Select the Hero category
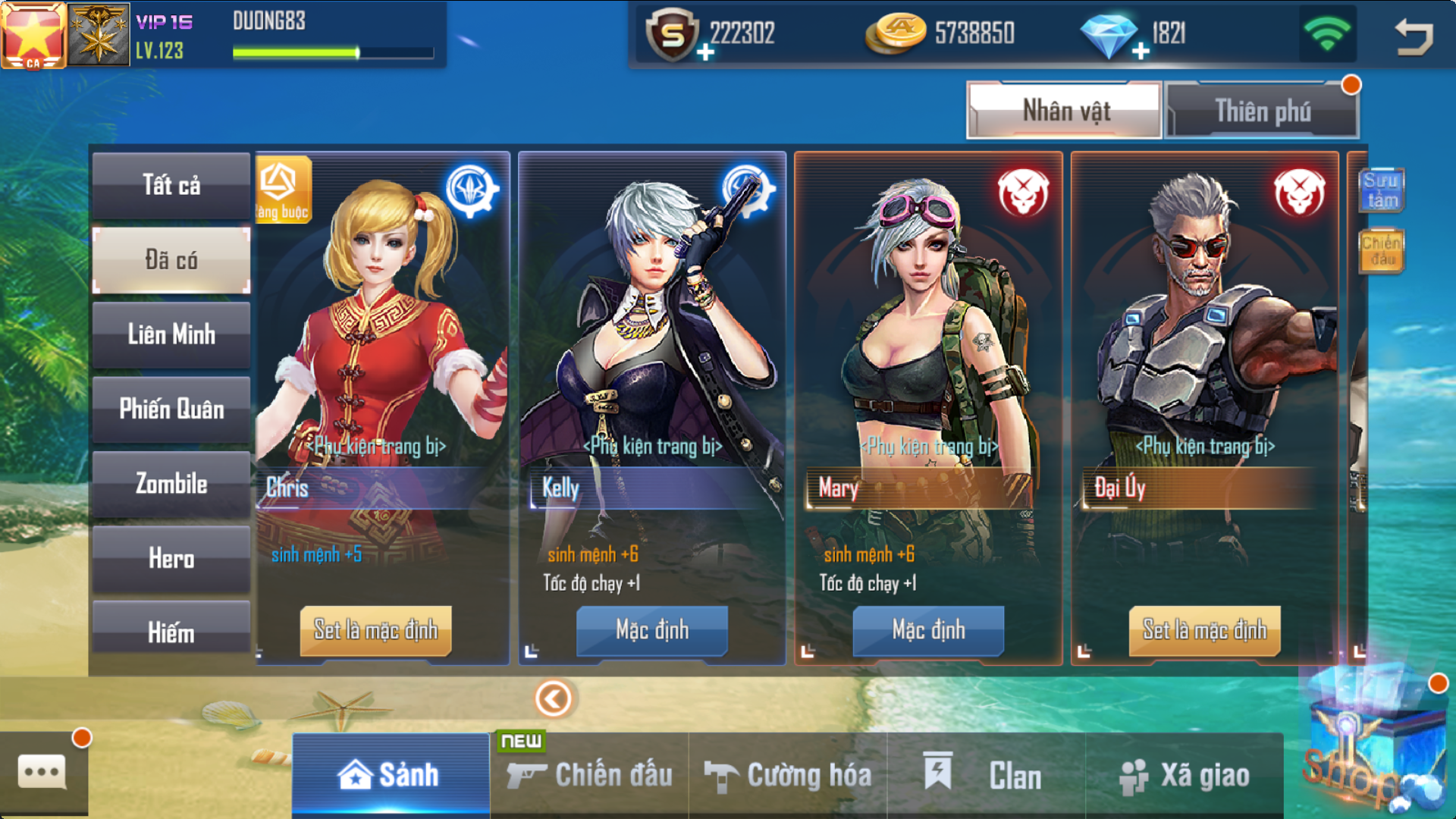1456x819 pixels. tap(171, 559)
